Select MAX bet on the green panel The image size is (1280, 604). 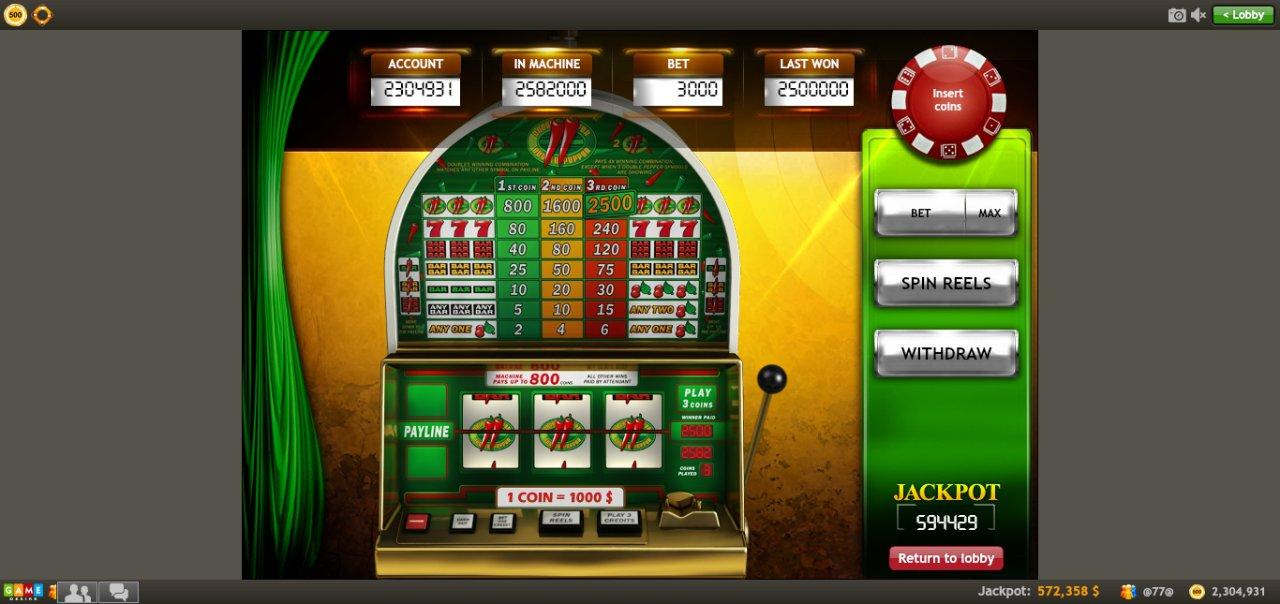coord(989,213)
